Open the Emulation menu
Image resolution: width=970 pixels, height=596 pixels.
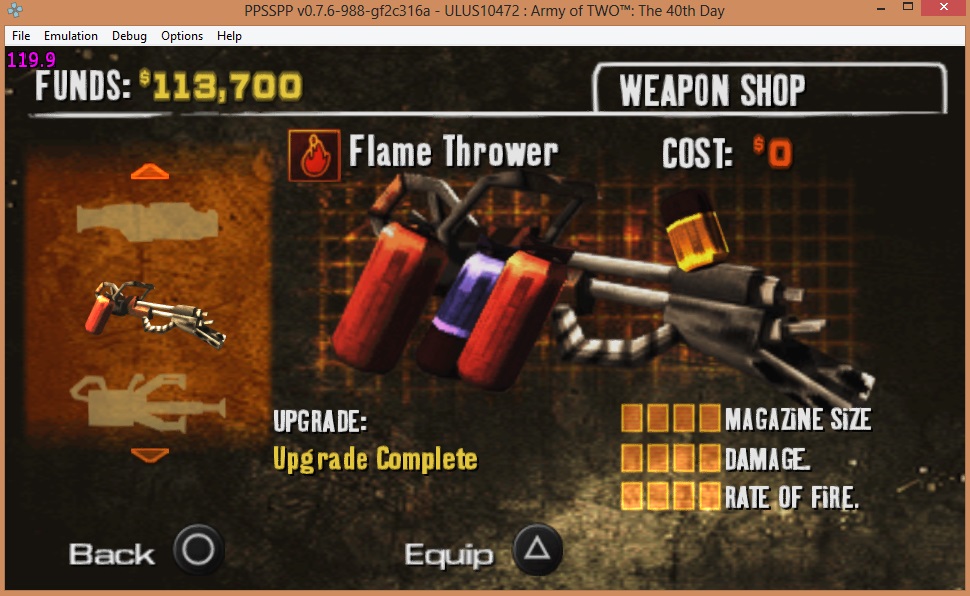click(x=71, y=36)
